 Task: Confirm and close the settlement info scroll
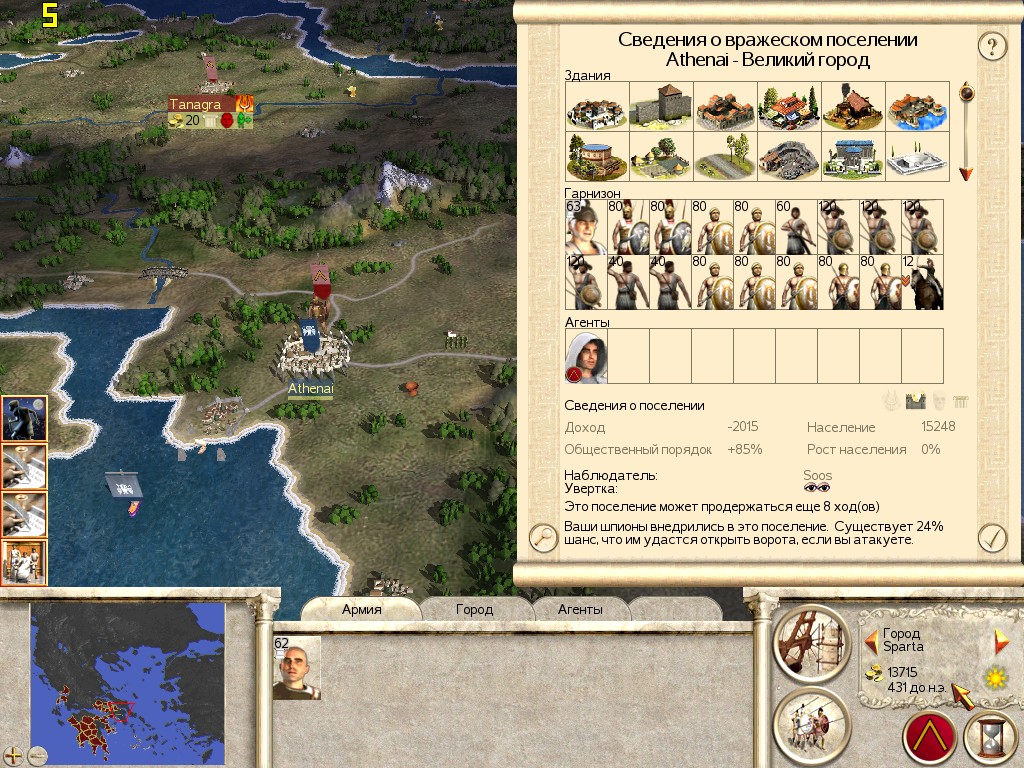click(990, 538)
